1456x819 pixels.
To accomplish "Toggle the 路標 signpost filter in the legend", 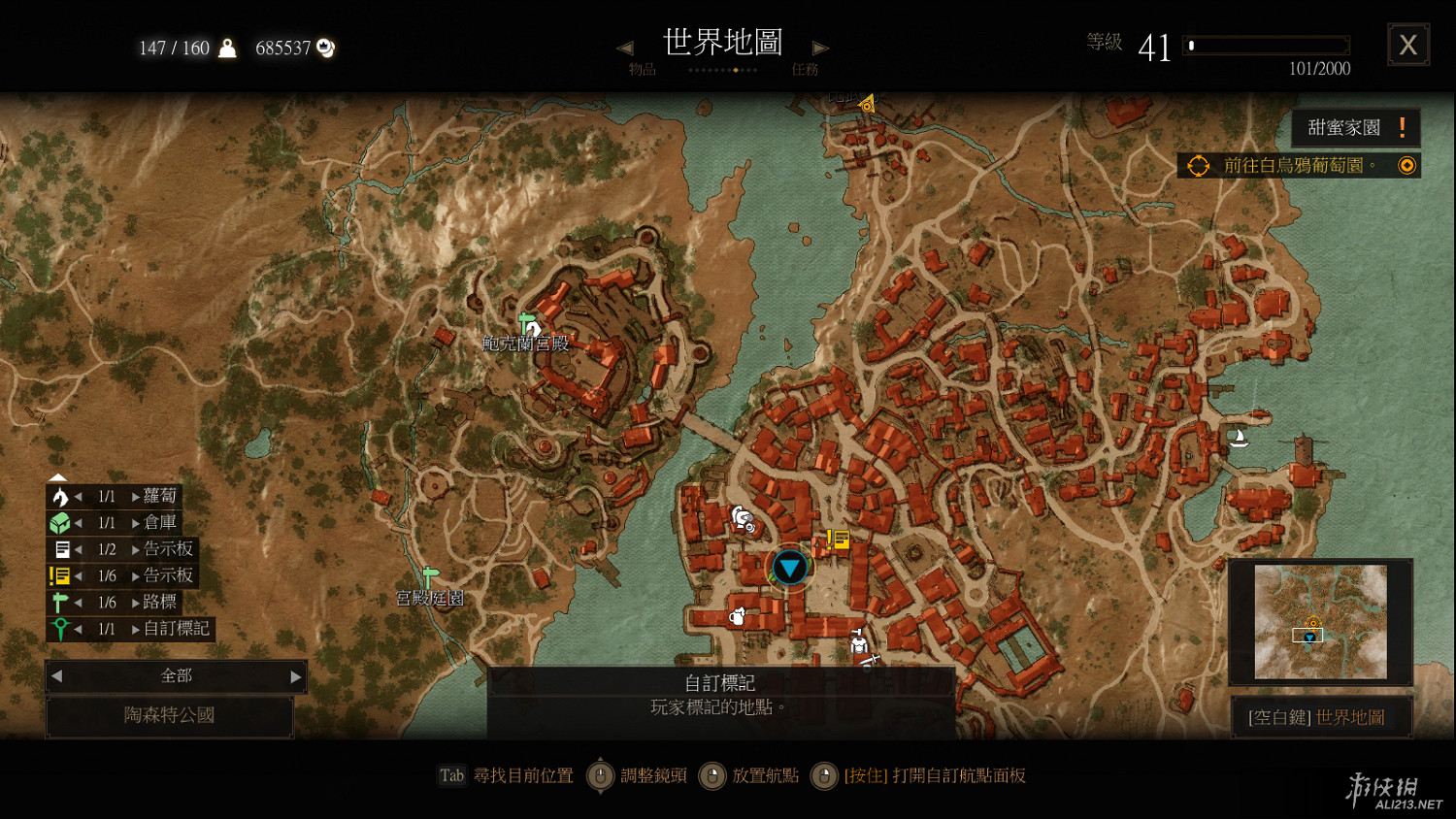I will 58,602.
